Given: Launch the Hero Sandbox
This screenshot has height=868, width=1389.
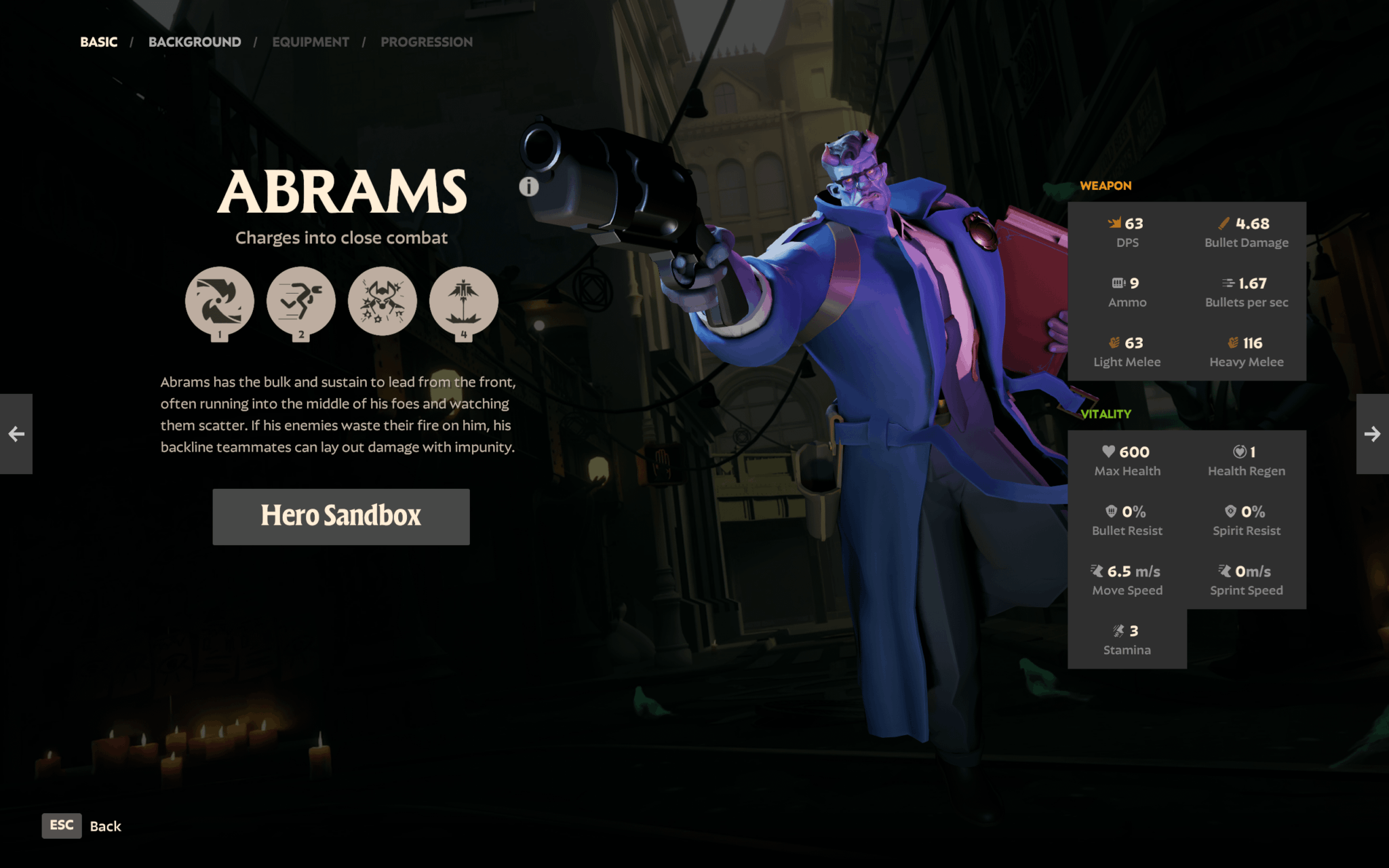Looking at the screenshot, I should (x=341, y=516).
